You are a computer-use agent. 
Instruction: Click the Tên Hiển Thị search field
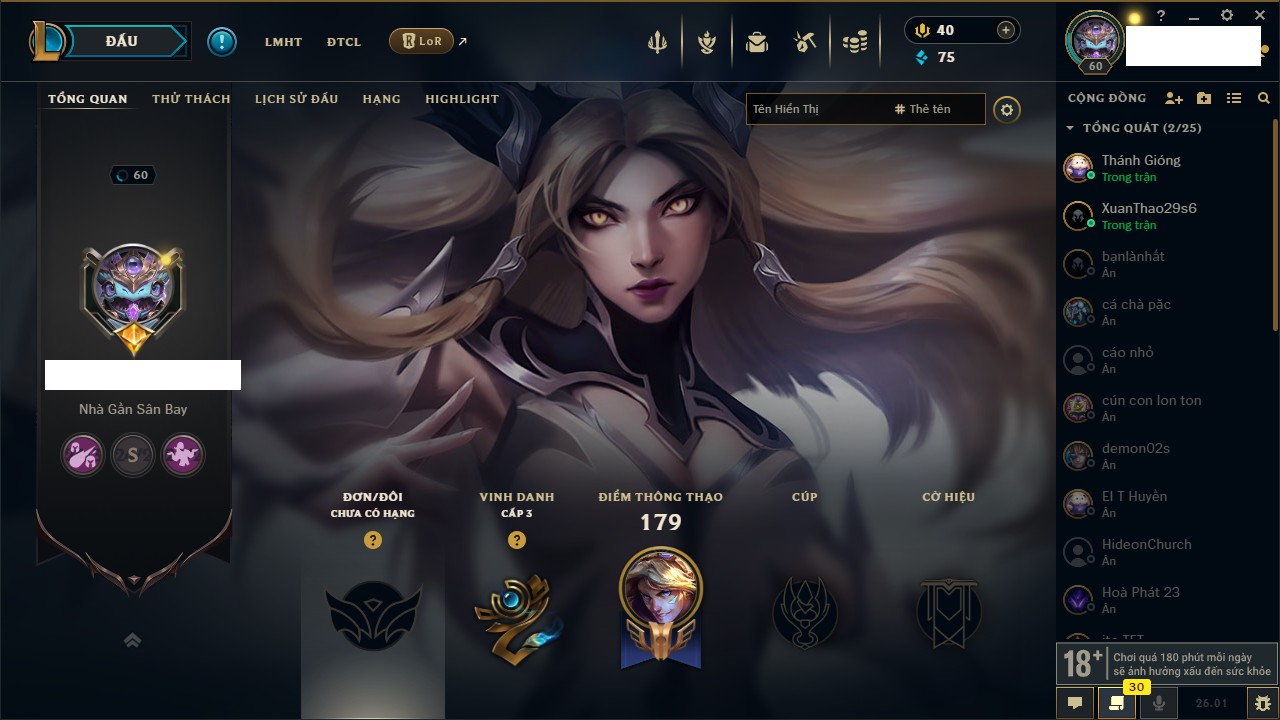pos(815,109)
